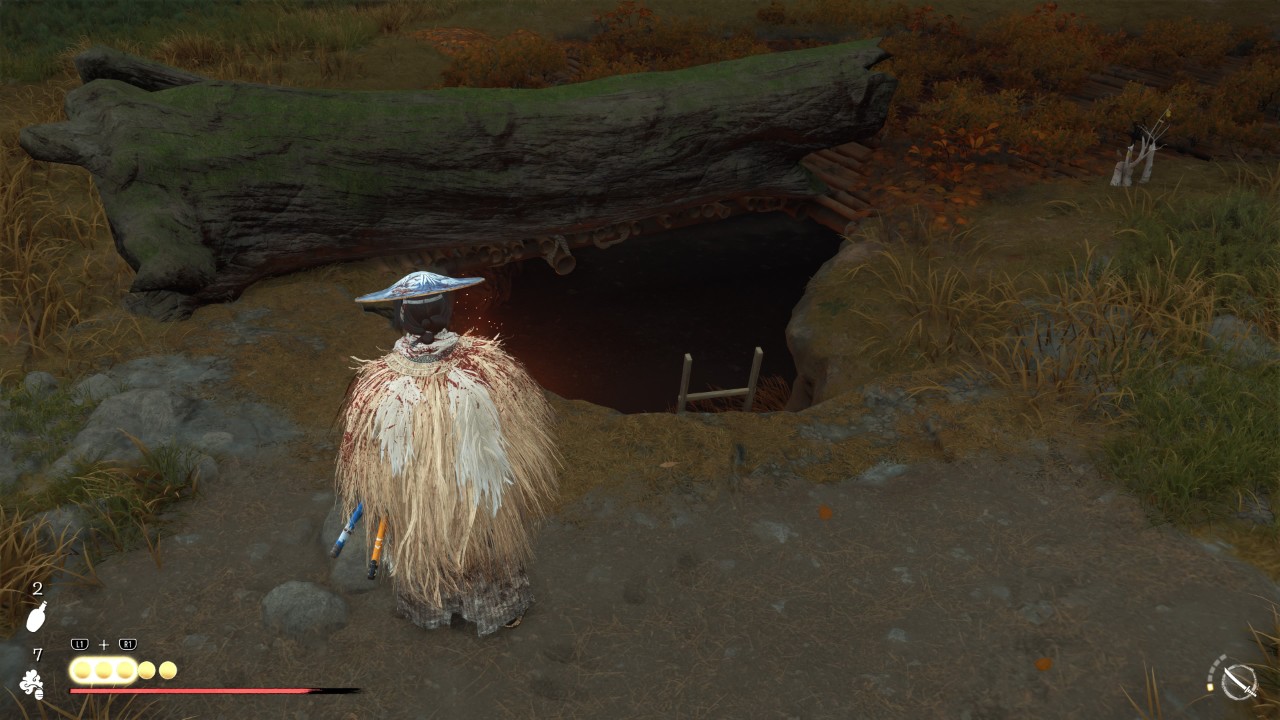Activate the katana weapon icon
The height and width of the screenshot is (720, 1280).
coord(1240,681)
